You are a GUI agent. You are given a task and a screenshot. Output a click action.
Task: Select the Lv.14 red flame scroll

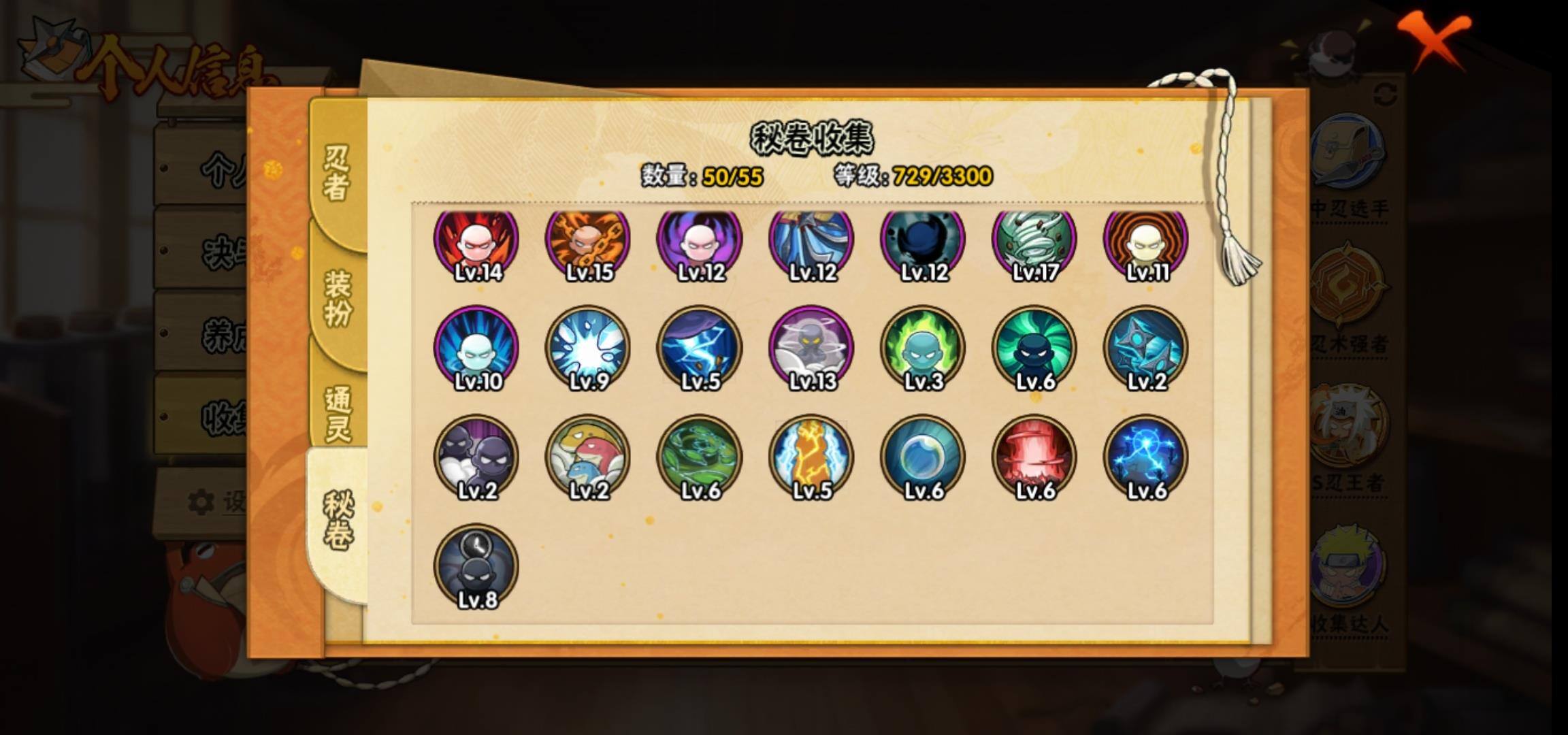click(476, 243)
